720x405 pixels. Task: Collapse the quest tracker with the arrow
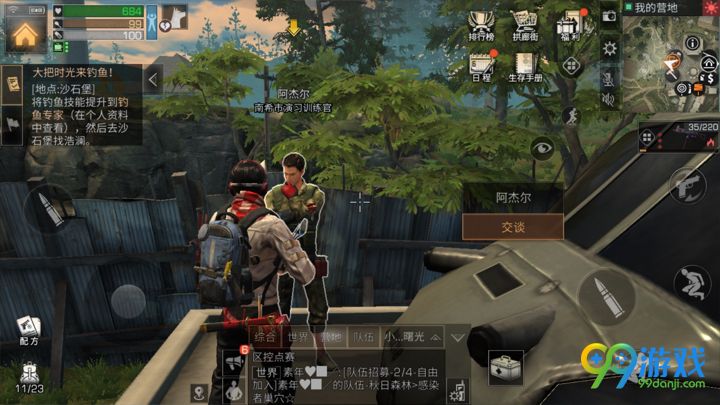(154, 78)
